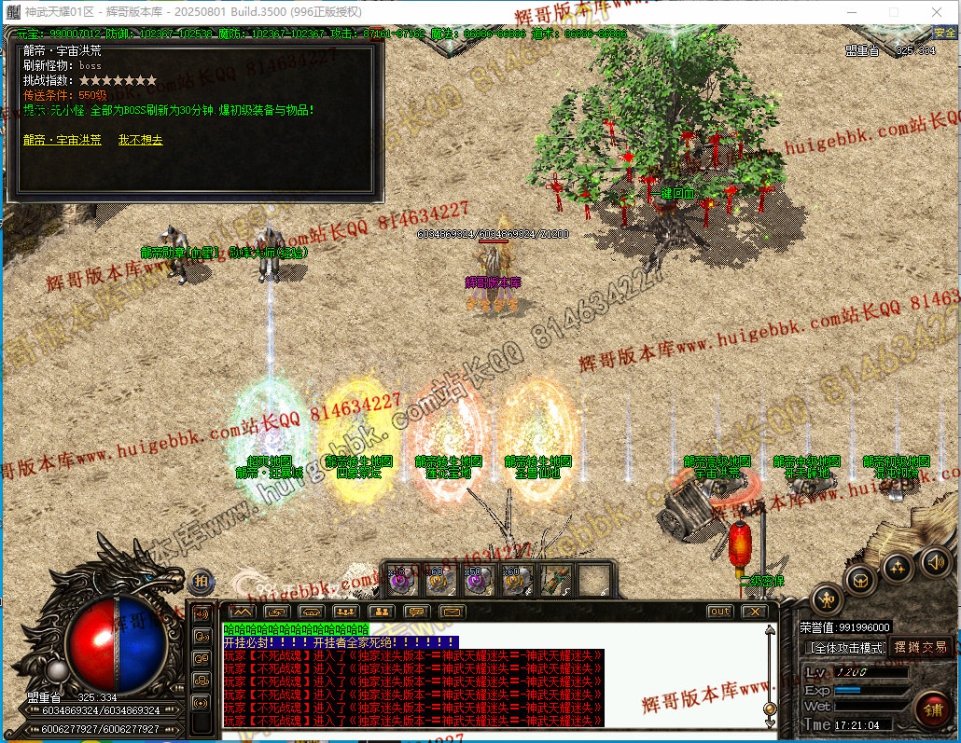Use the green scroll item in hotbar

tap(556, 580)
